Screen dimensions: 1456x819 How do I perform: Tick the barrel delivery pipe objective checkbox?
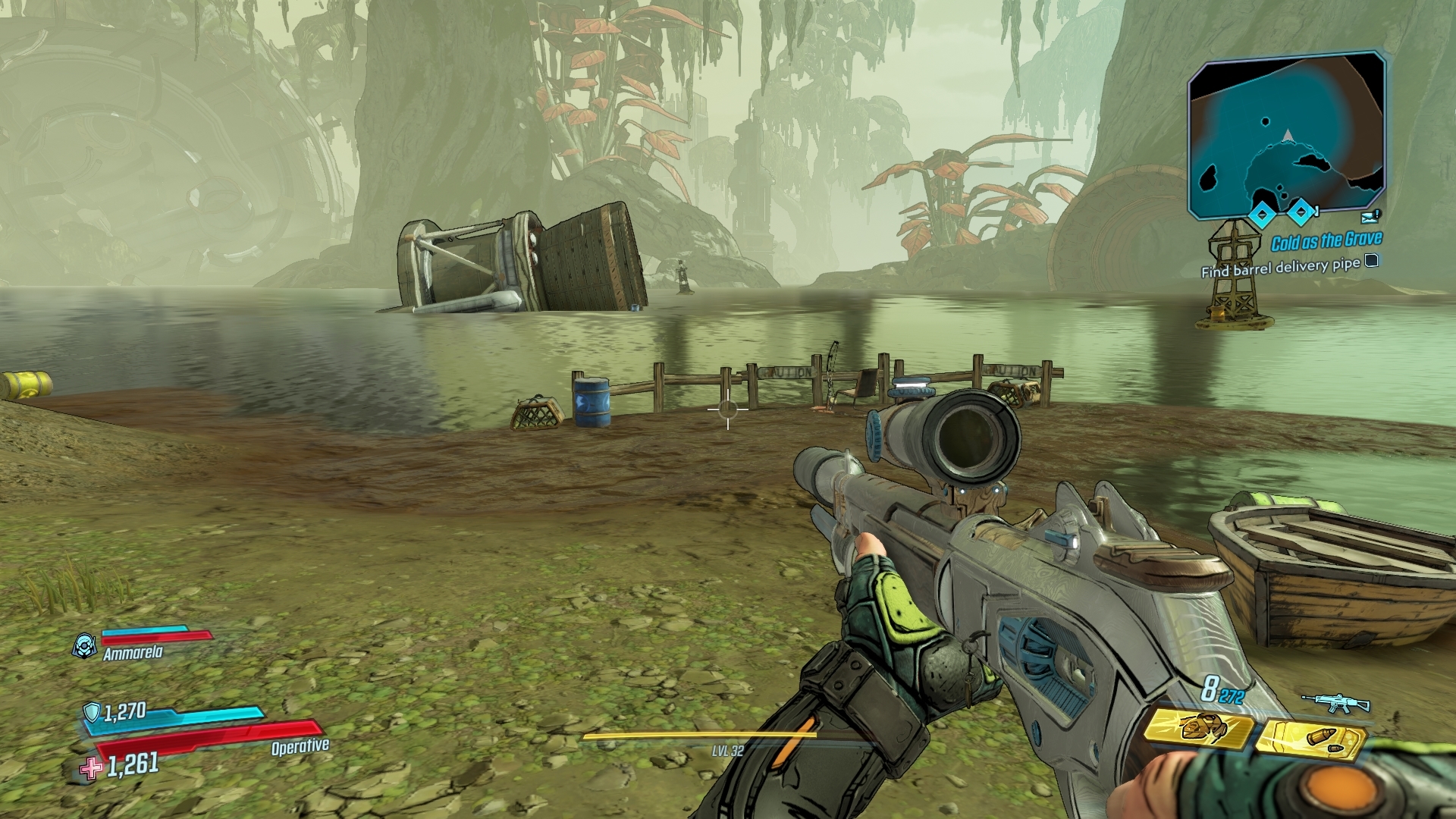(1371, 262)
